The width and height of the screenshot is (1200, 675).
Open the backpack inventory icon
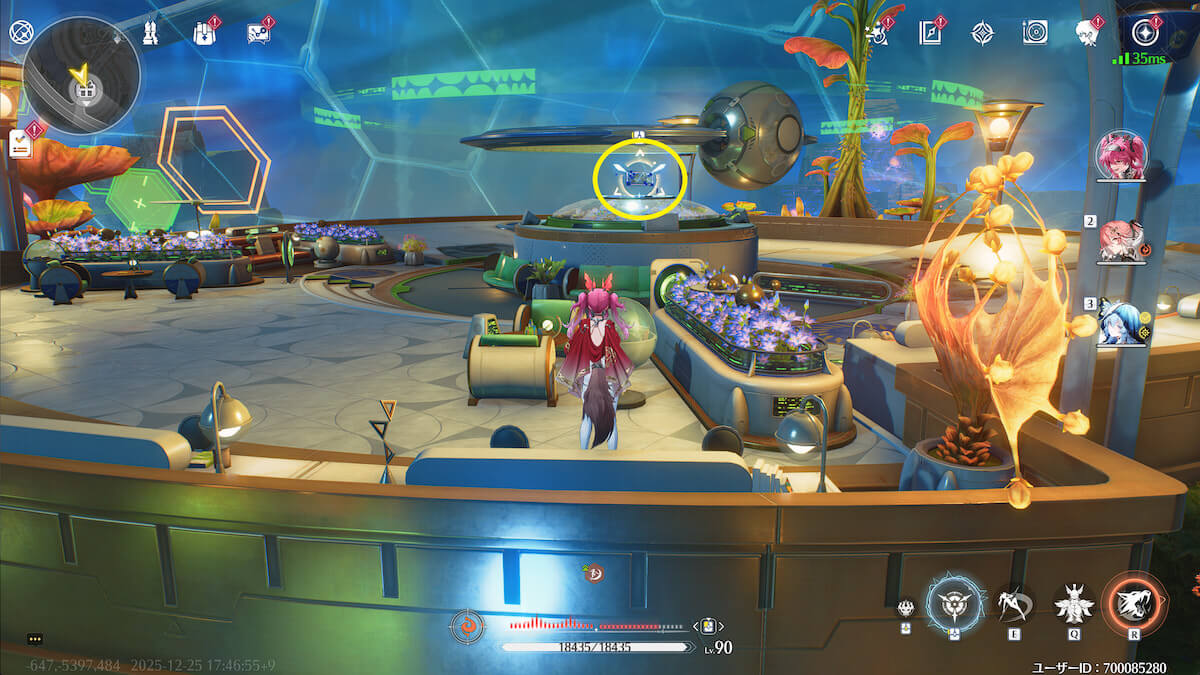203,32
